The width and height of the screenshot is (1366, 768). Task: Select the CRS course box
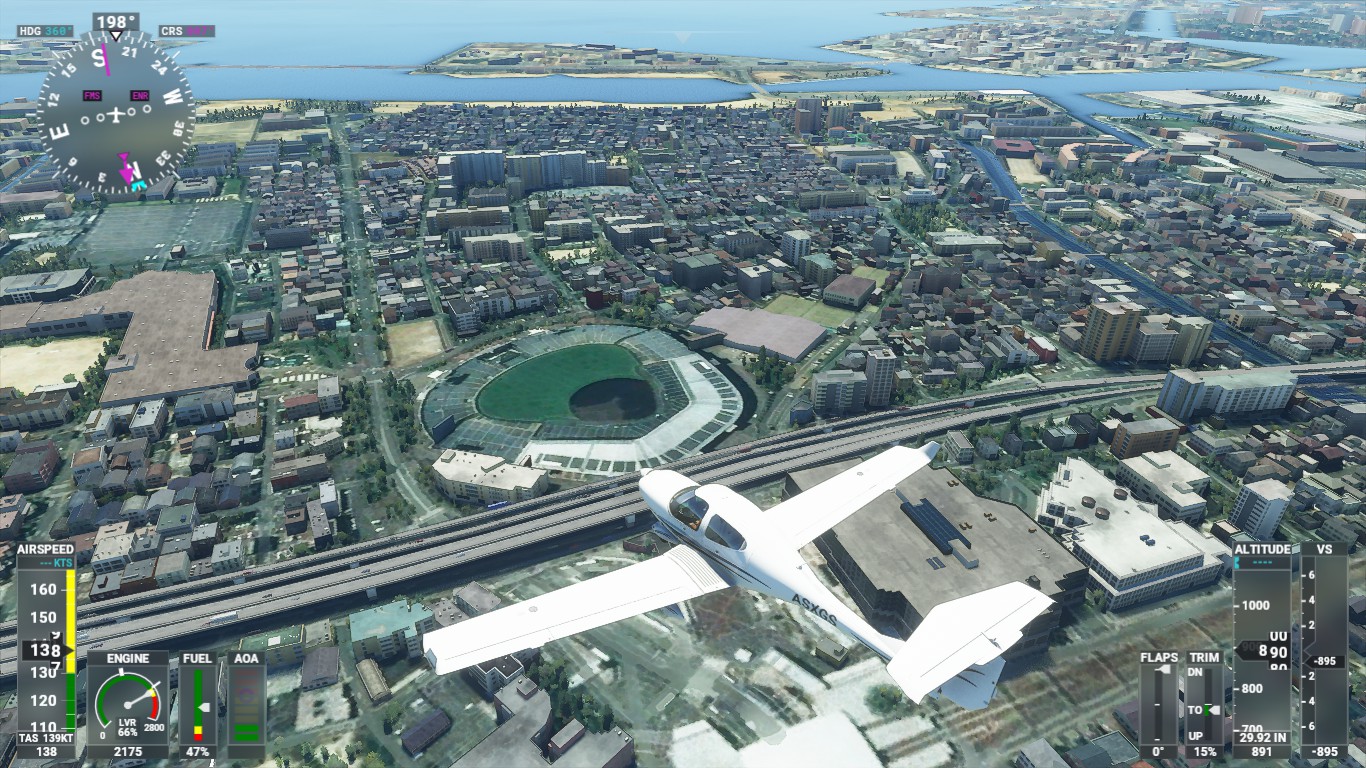[x=186, y=32]
